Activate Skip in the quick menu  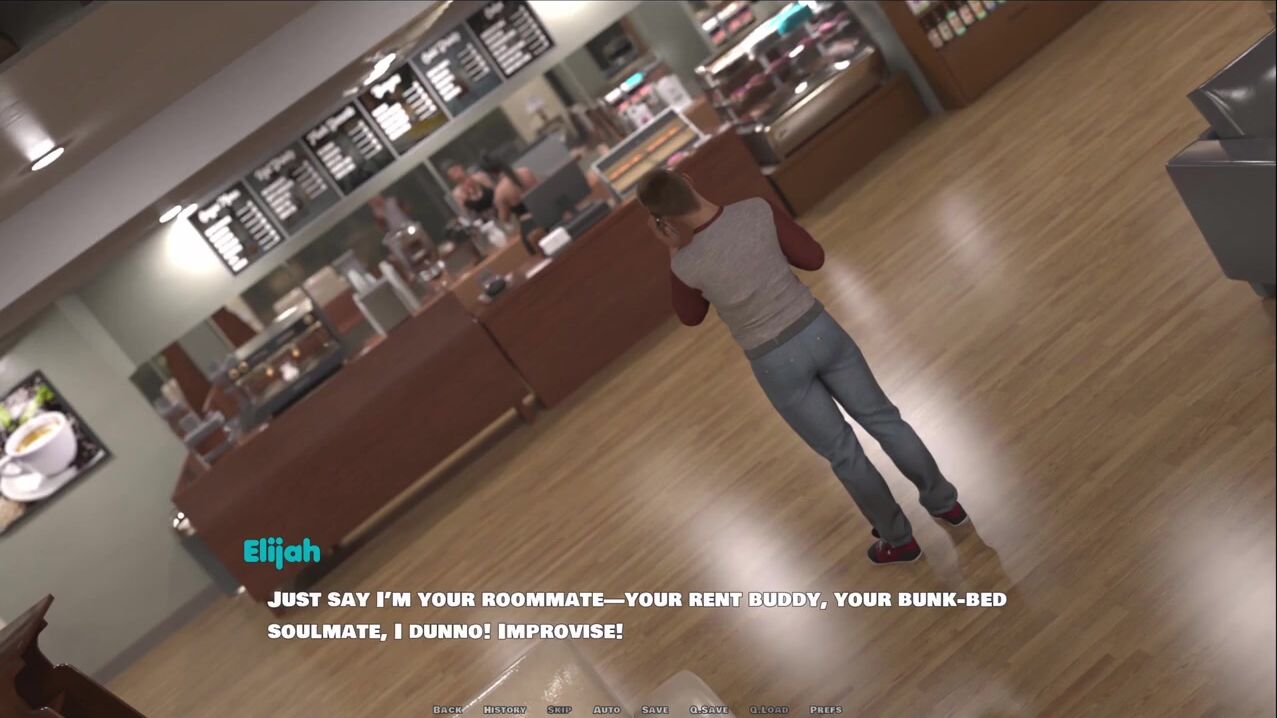tap(559, 710)
